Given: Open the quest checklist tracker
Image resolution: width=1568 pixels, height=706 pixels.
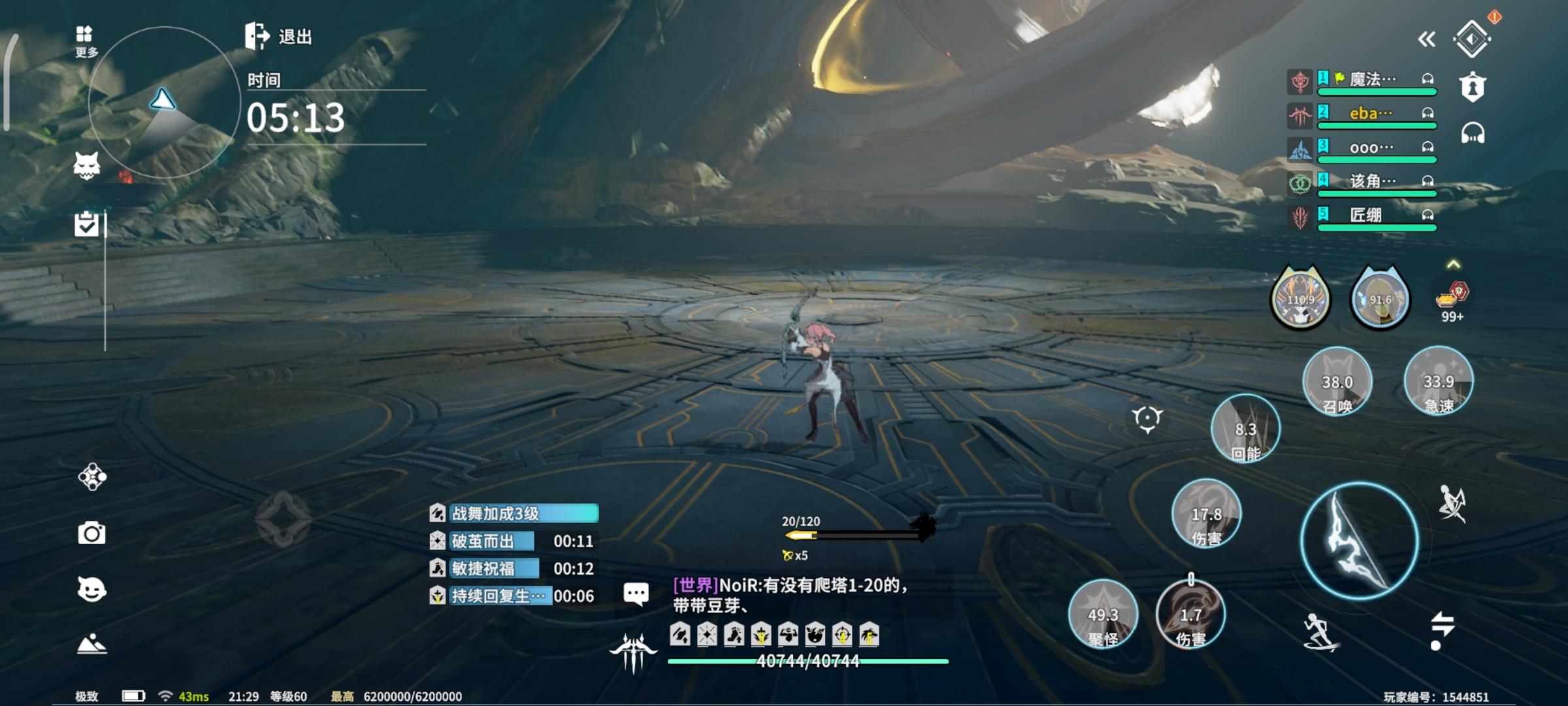Looking at the screenshot, I should [x=86, y=224].
